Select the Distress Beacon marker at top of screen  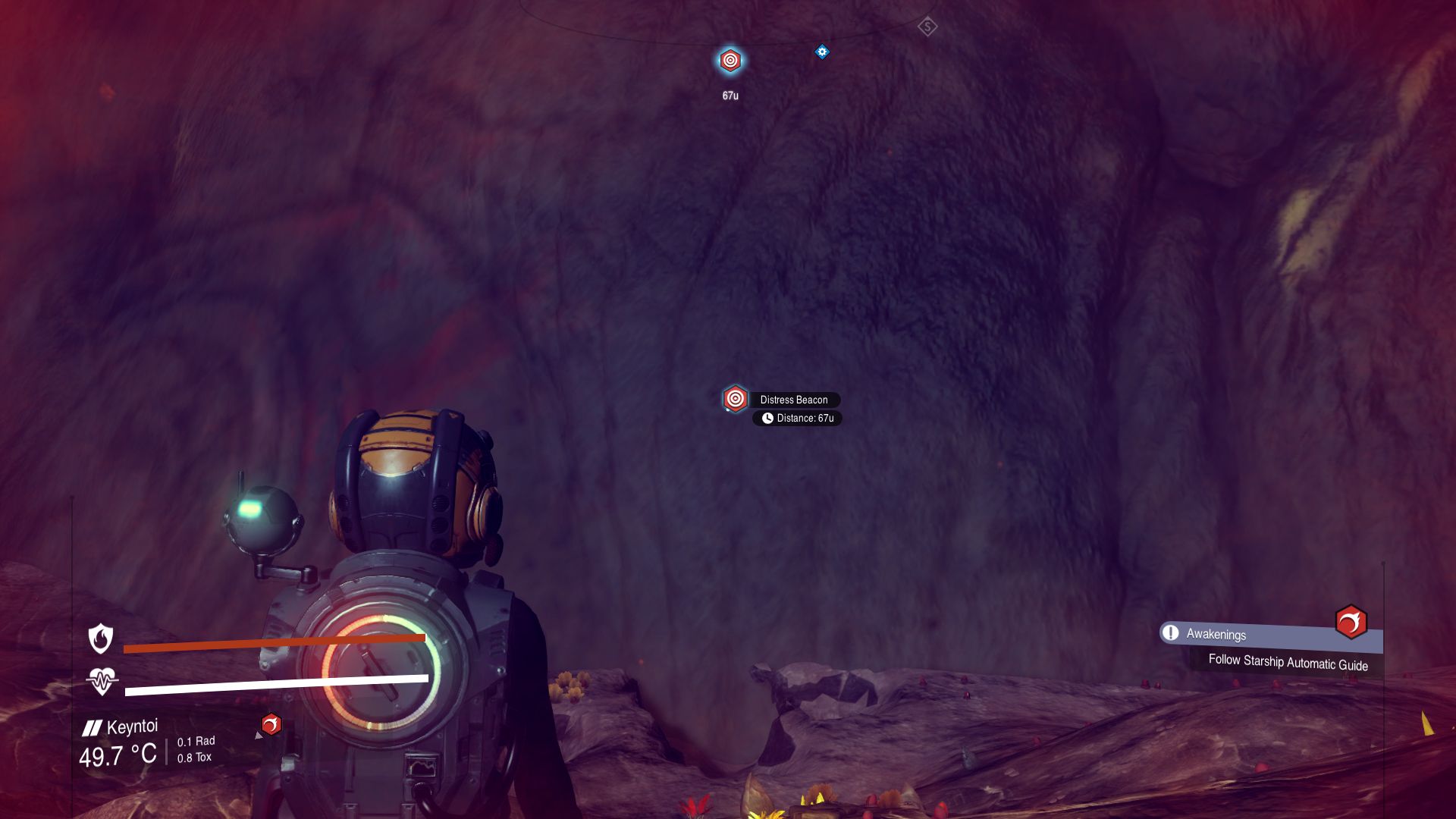coord(730,59)
